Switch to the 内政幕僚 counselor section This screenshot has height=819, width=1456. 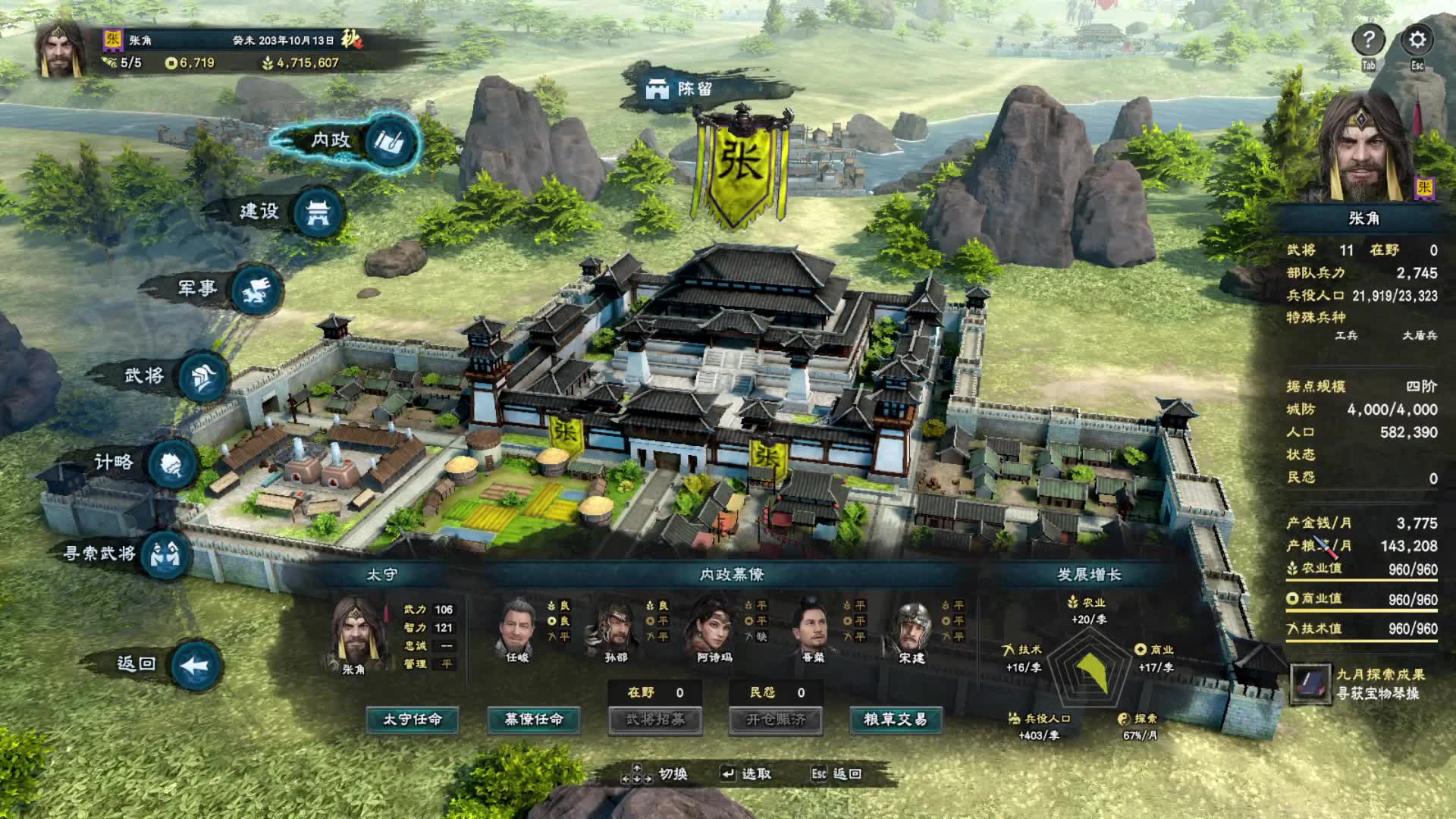733,576
